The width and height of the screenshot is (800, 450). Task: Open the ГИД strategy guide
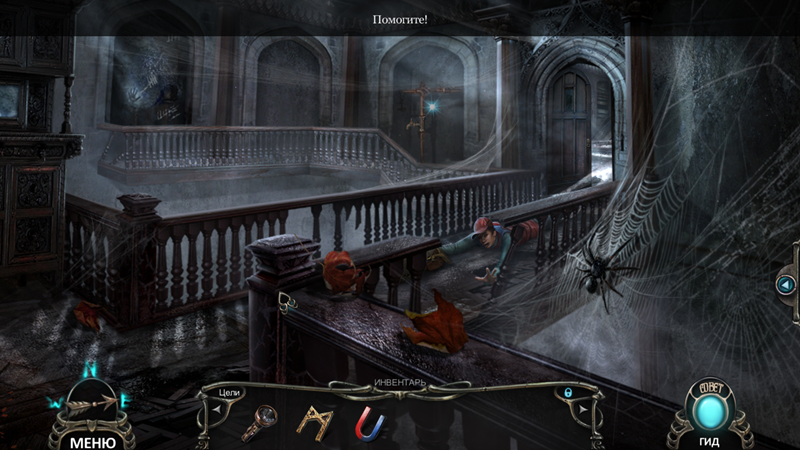(710, 442)
